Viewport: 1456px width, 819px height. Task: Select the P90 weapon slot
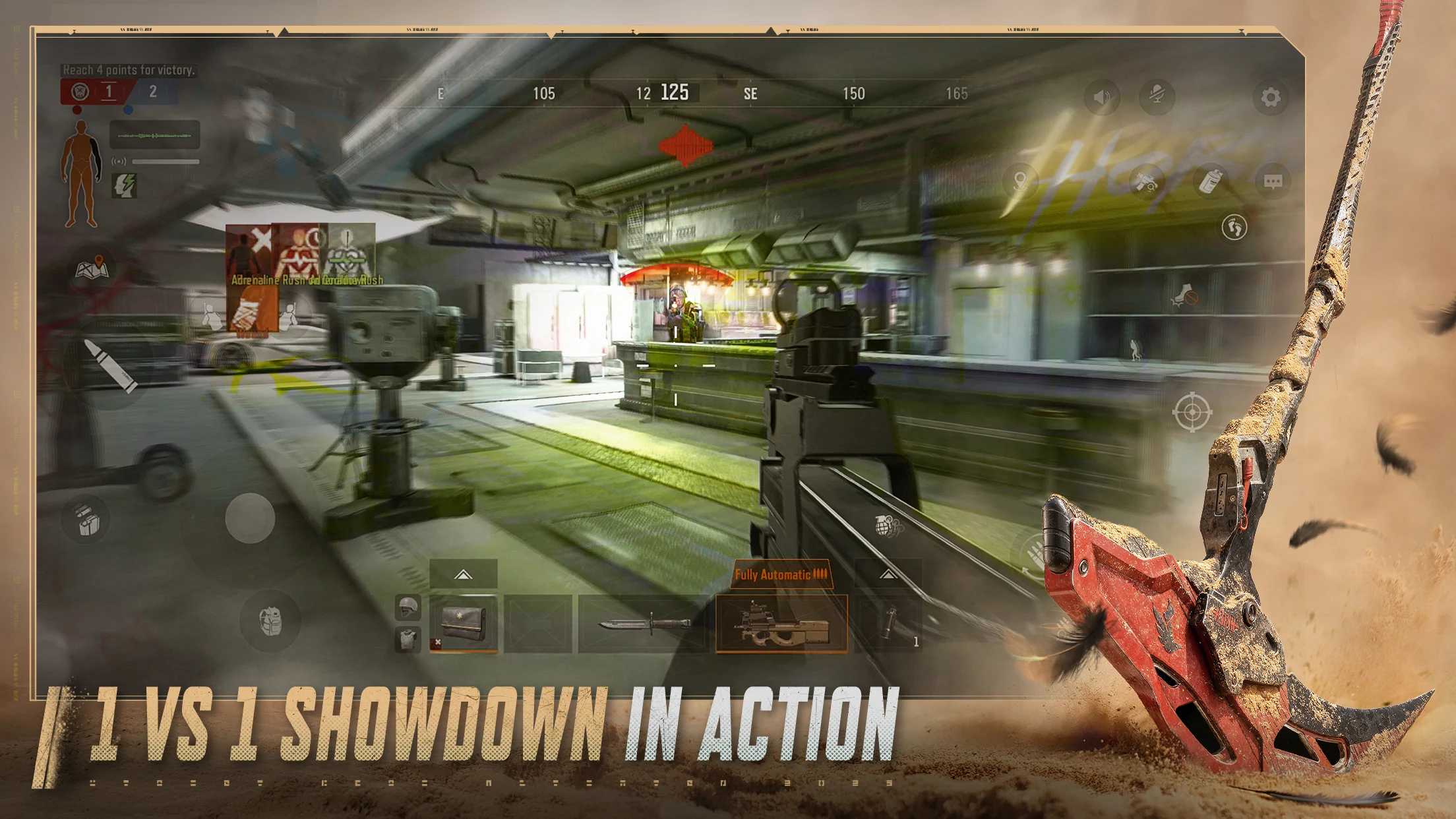(781, 624)
